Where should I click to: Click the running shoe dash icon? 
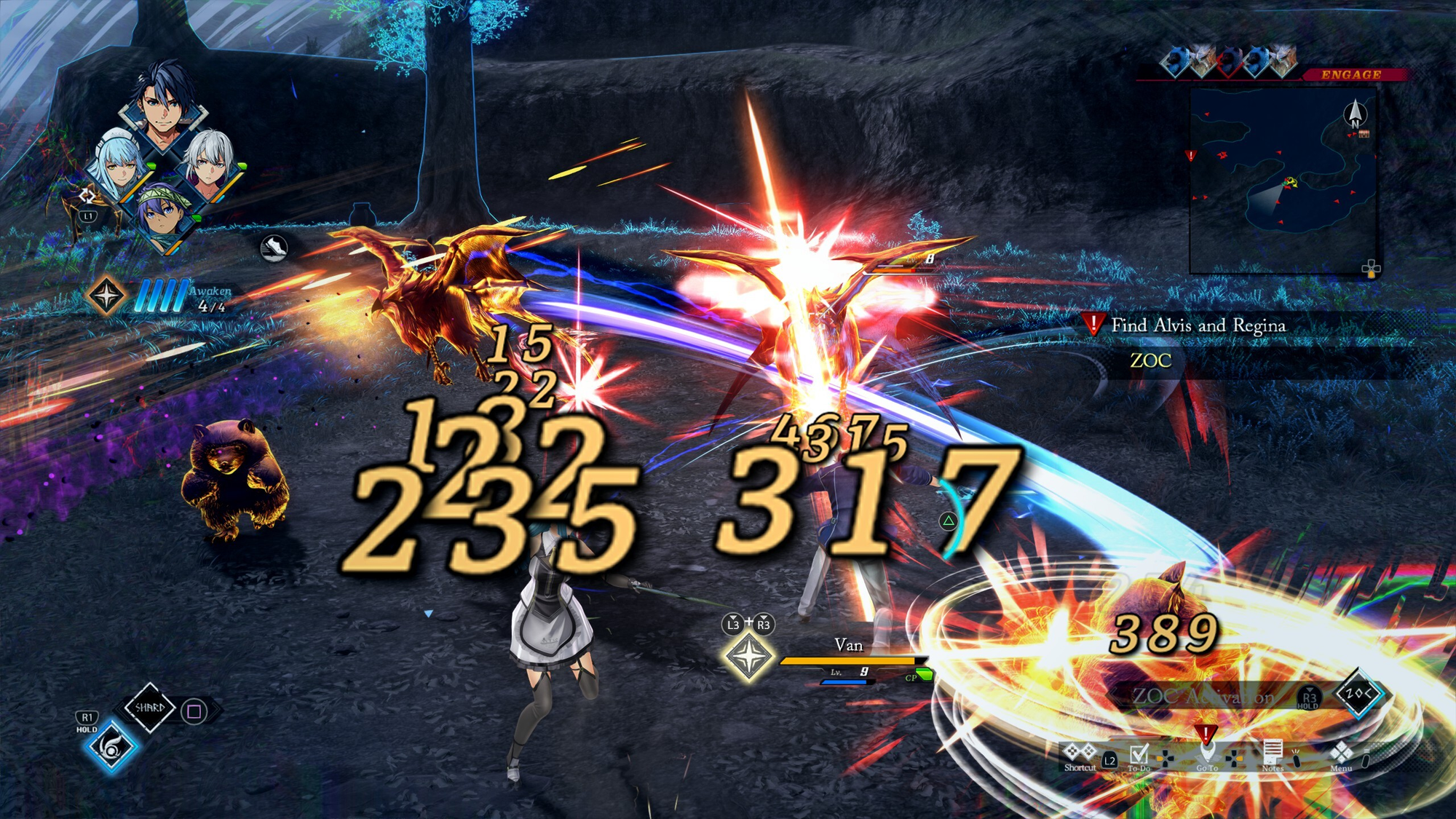[x=274, y=248]
